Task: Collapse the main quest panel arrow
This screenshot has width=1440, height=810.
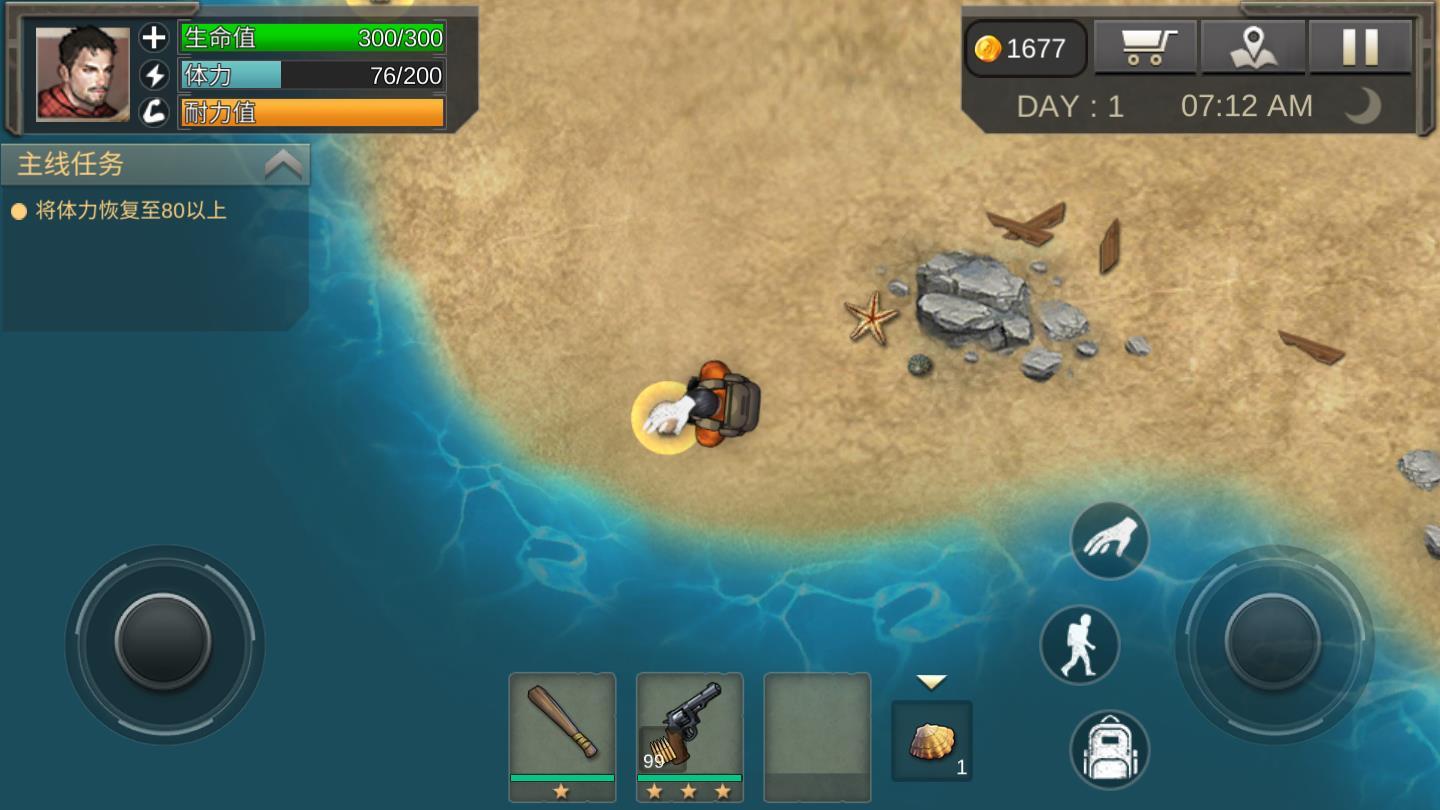Action: 283,165
